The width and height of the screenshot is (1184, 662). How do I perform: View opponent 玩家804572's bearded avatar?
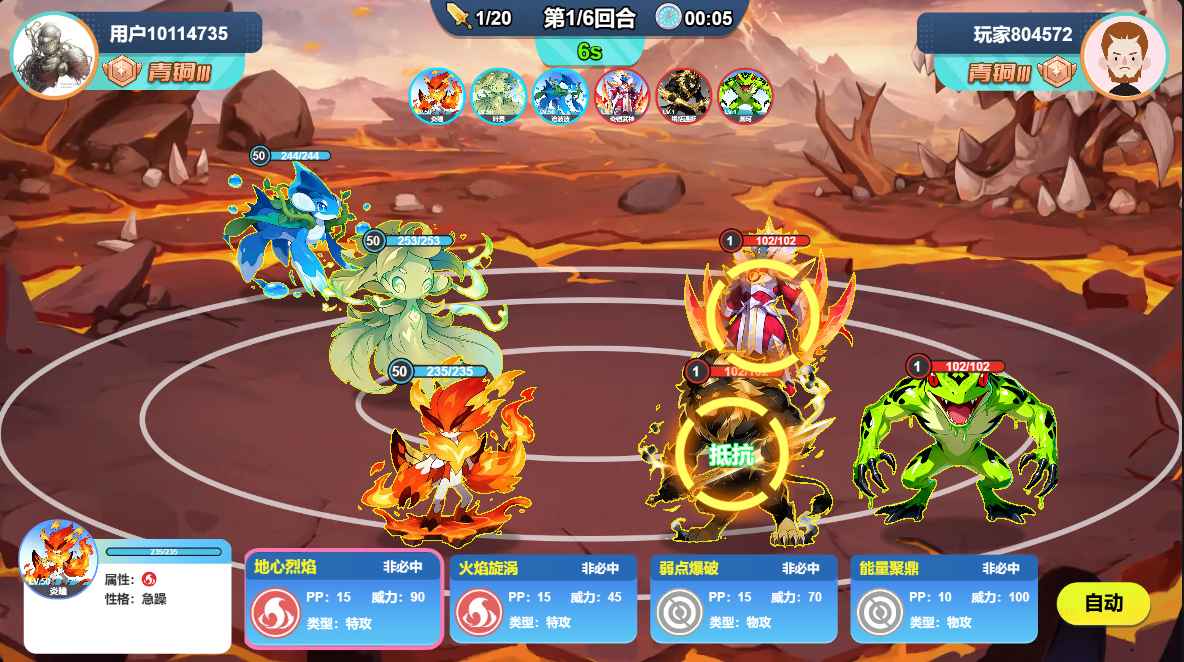tap(1125, 55)
